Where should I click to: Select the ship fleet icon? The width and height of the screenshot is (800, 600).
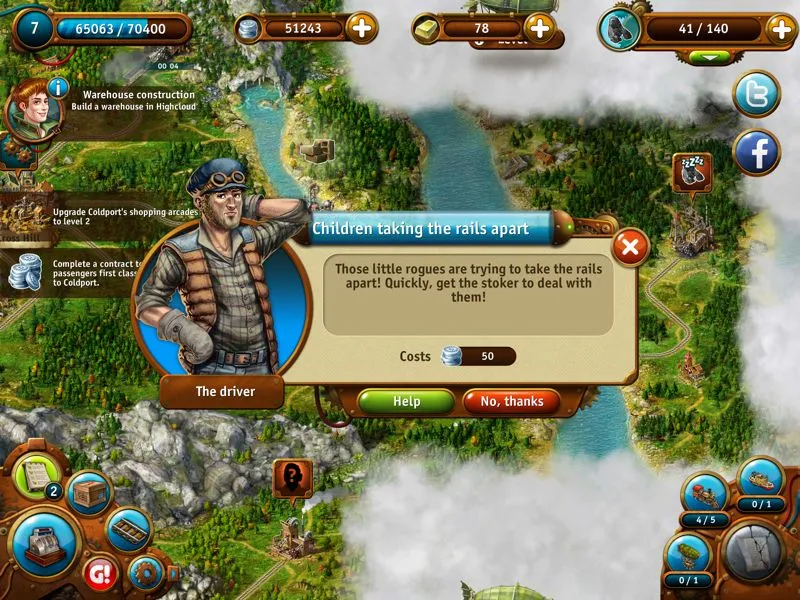pyautogui.click(x=760, y=480)
